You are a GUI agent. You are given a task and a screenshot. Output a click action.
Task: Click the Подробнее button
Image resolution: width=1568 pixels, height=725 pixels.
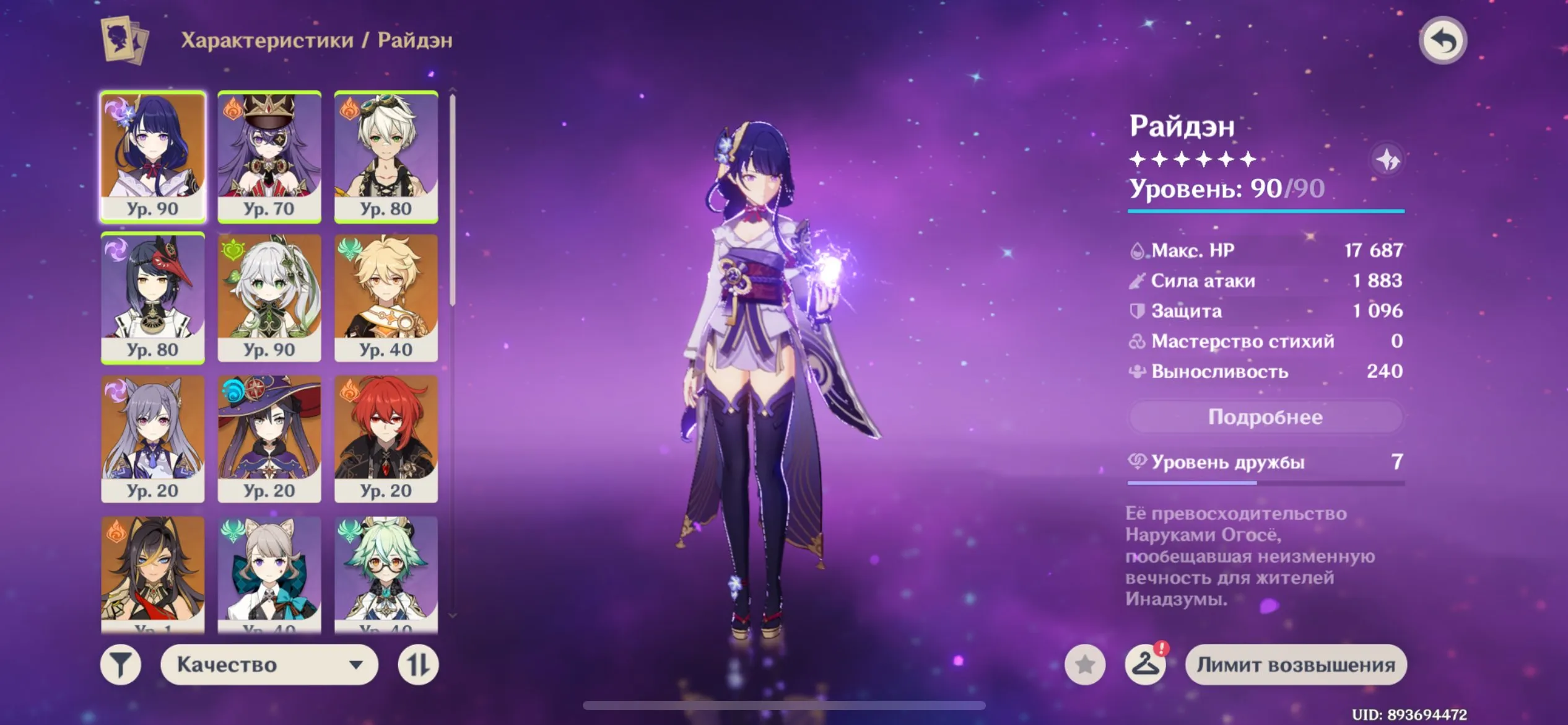click(x=1264, y=417)
